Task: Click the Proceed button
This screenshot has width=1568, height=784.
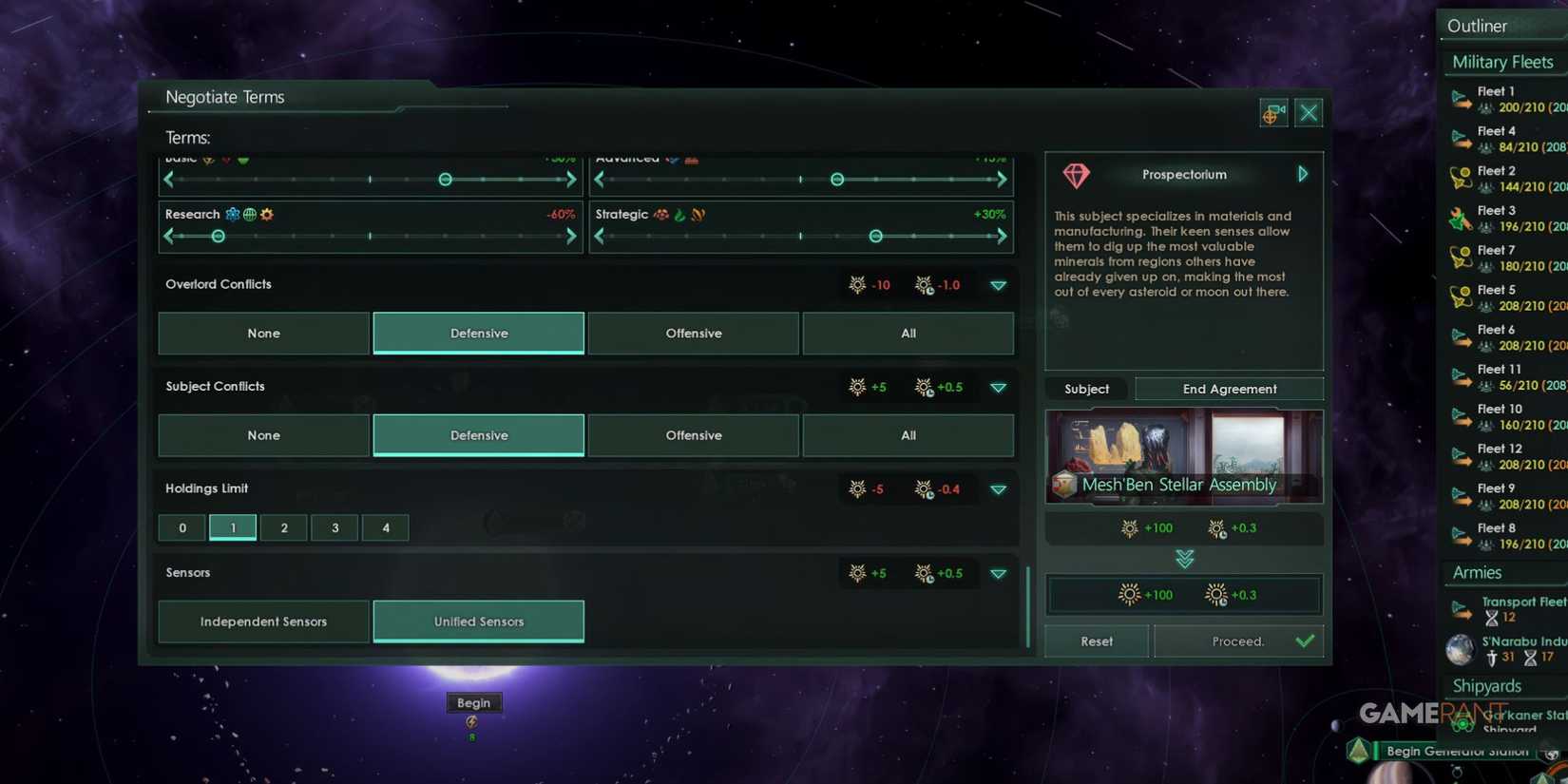Action: pyautogui.click(x=1238, y=641)
